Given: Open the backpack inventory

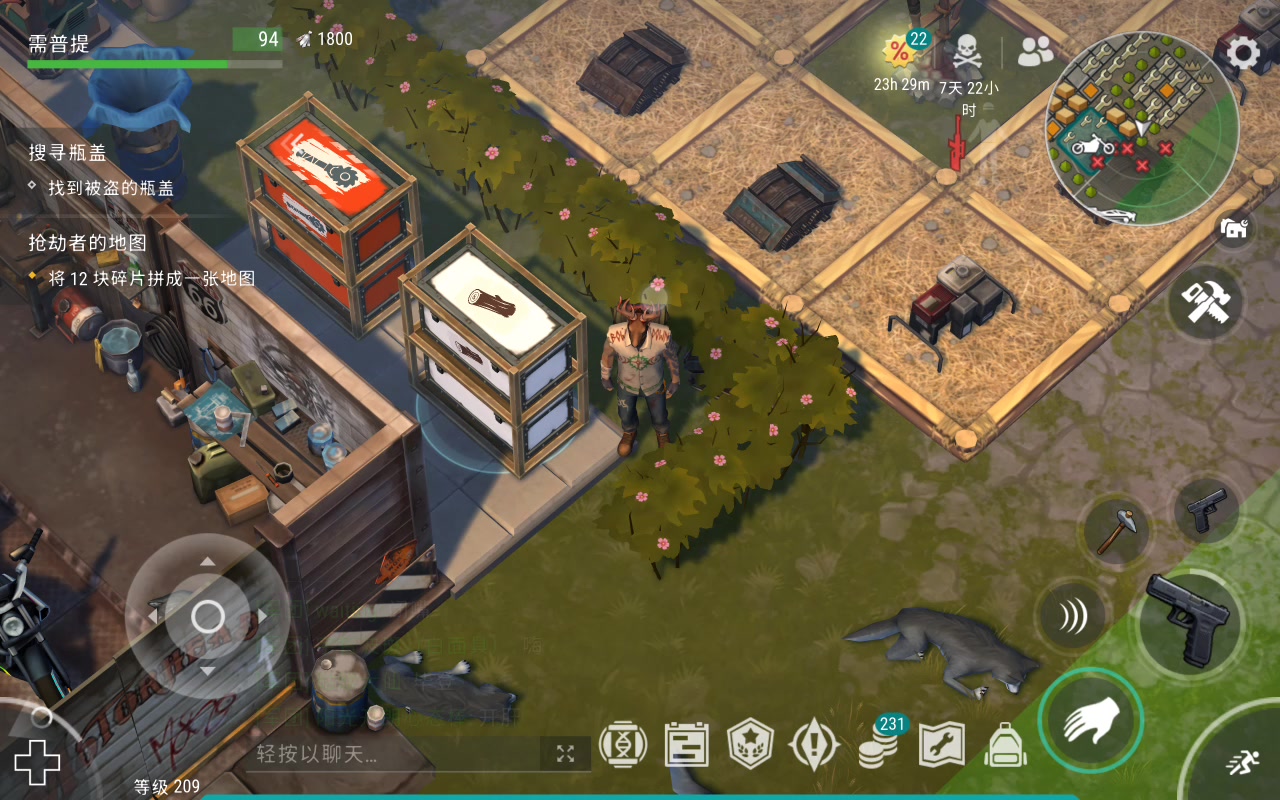Looking at the screenshot, I should [x=1006, y=745].
